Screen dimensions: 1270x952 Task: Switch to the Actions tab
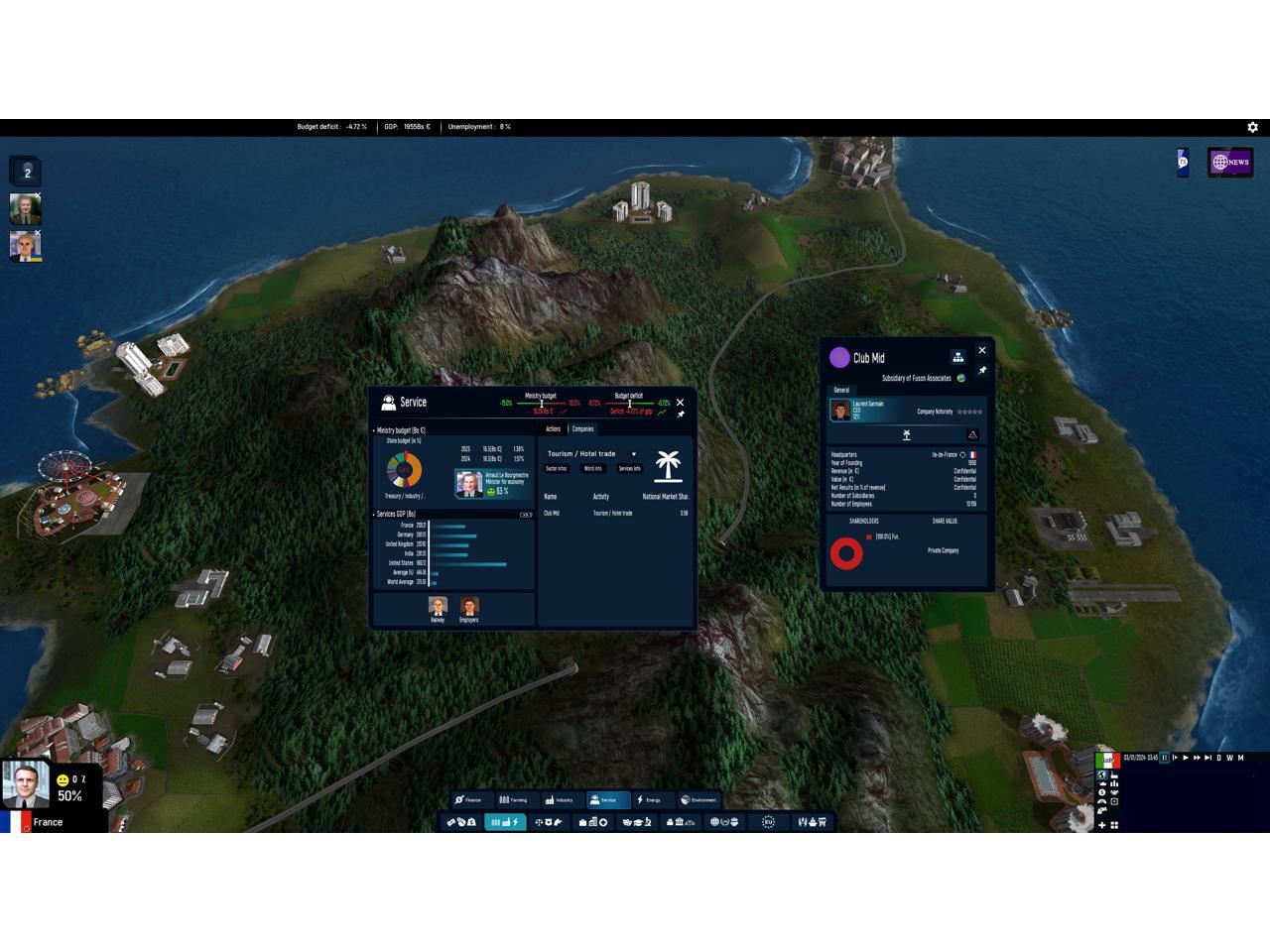(x=553, y=429)
